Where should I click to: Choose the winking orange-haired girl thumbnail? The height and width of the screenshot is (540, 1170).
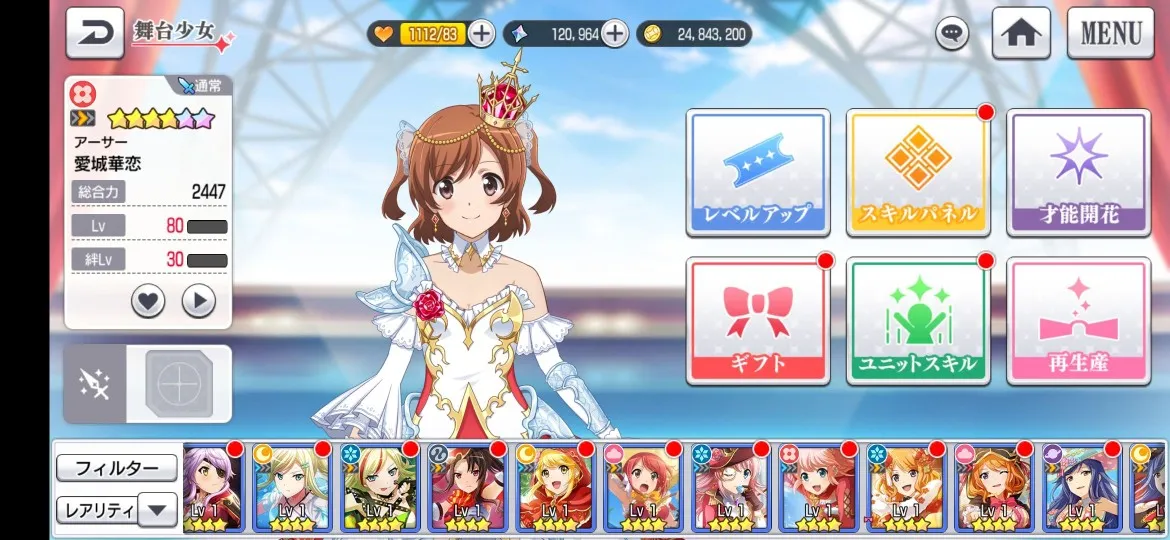click(994, 488)
